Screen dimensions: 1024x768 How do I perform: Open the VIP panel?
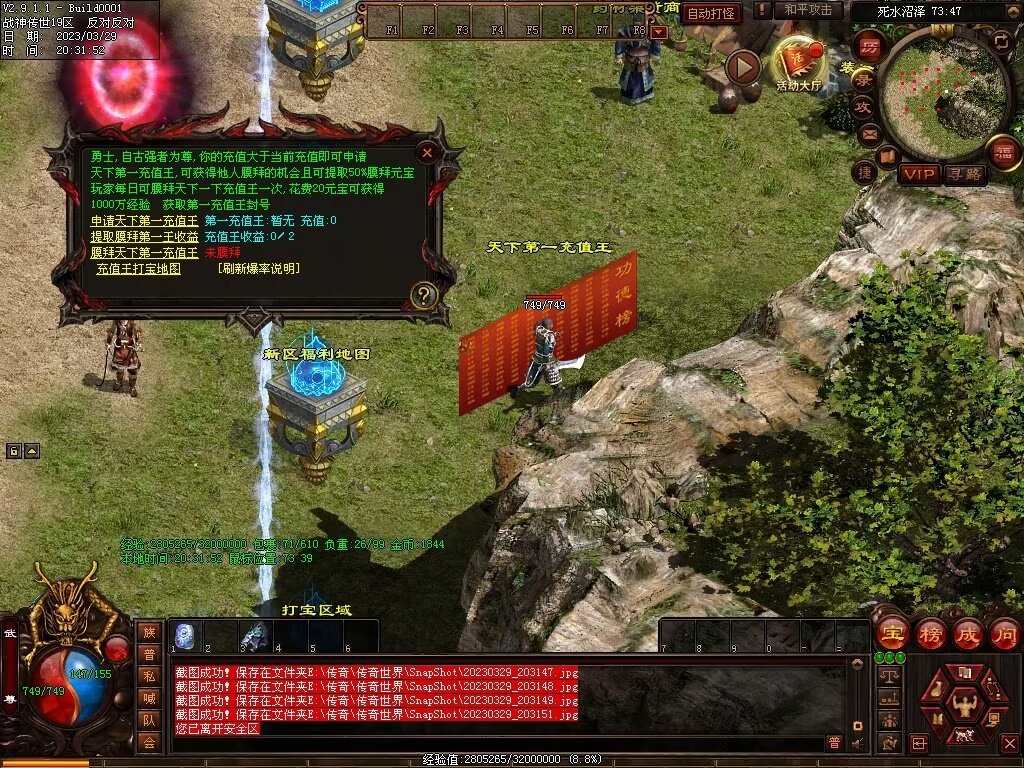pyautogui.click(x=918, y=174)
